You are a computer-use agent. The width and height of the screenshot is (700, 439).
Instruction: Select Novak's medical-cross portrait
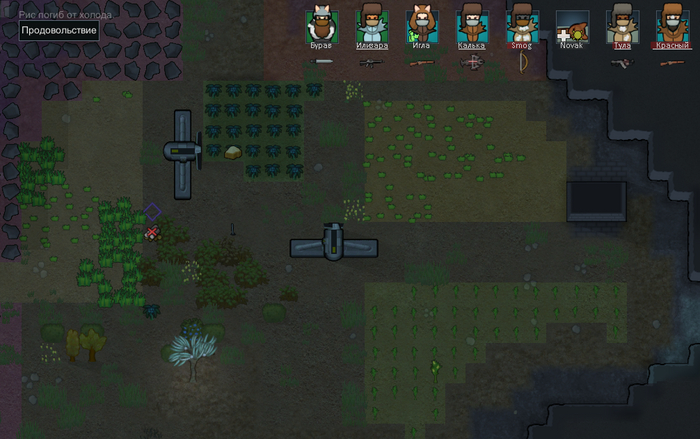pyautogui.click(x=572, y=26)
